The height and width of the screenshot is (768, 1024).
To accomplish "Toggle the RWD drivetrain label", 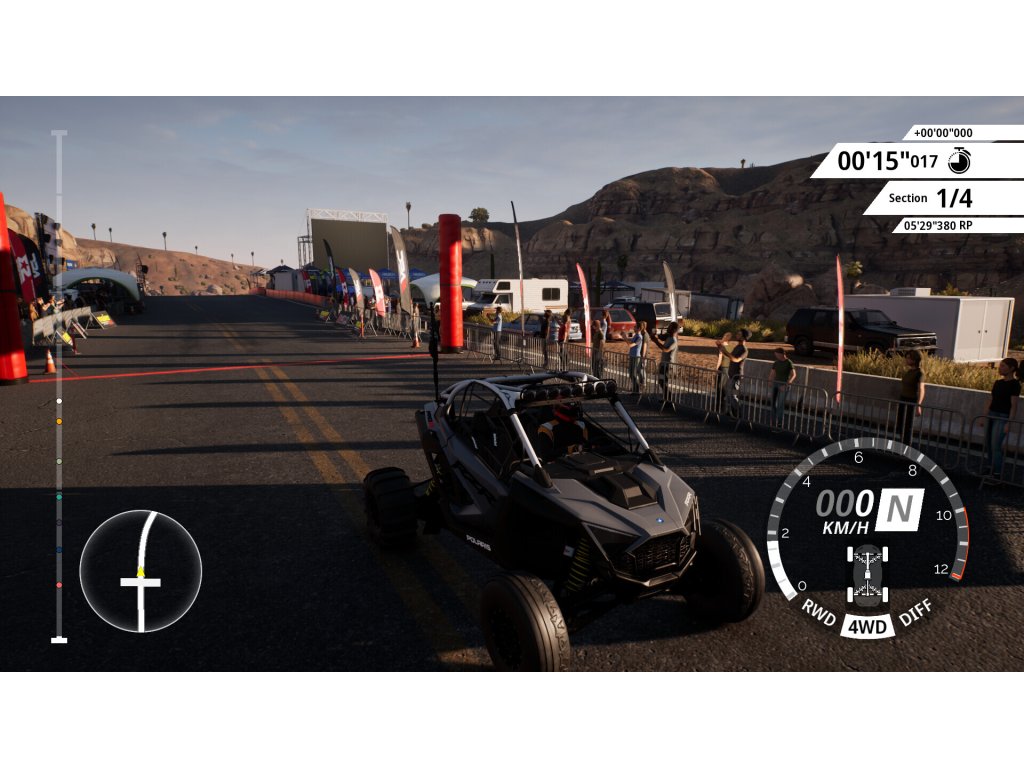I will (x=819, y=614).
